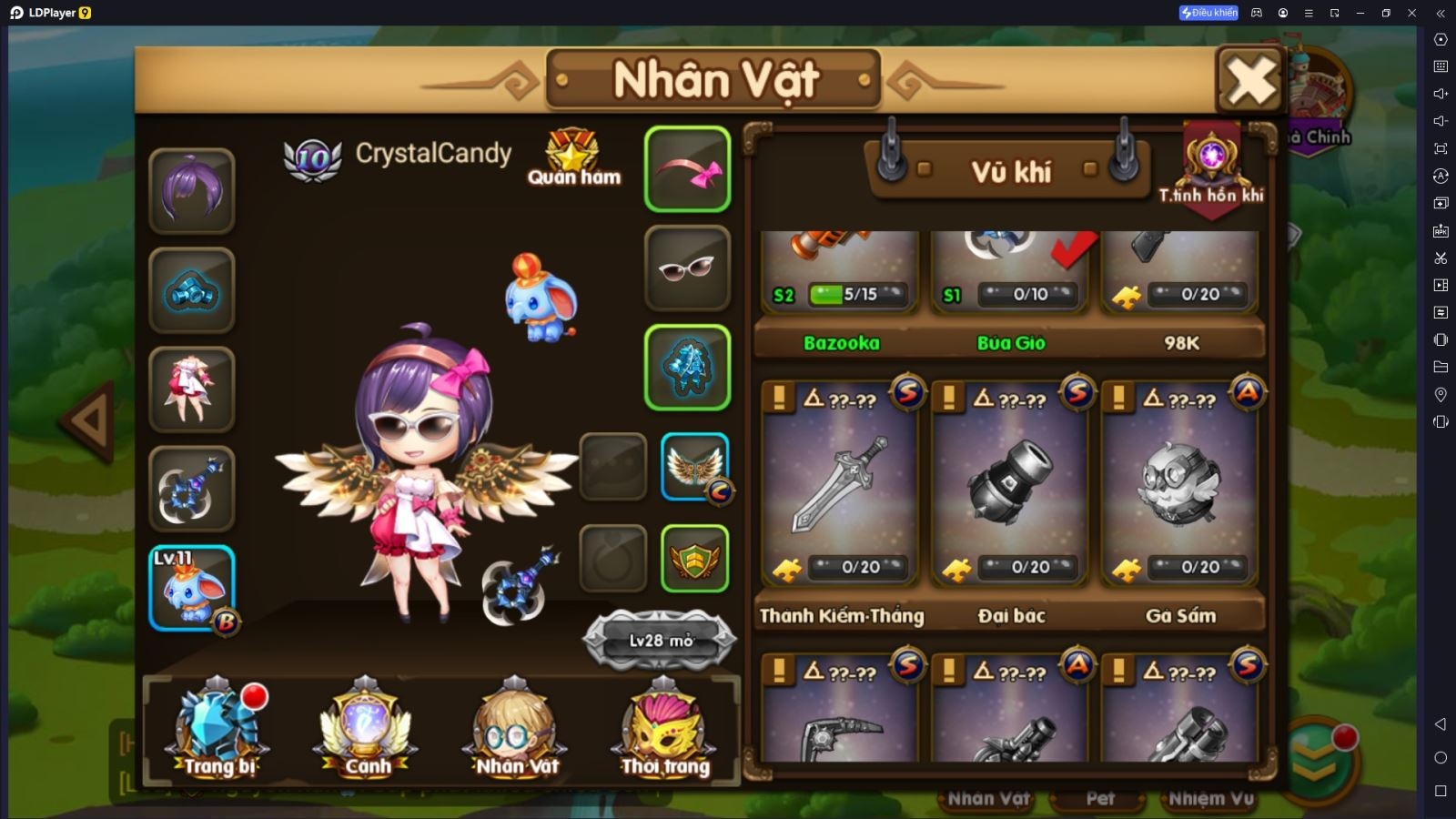Image resolution: width=1456 pixels, height=819 pixels.
Task: Toggle the Điều khiển control option
Action: (x=1210, y=13)
